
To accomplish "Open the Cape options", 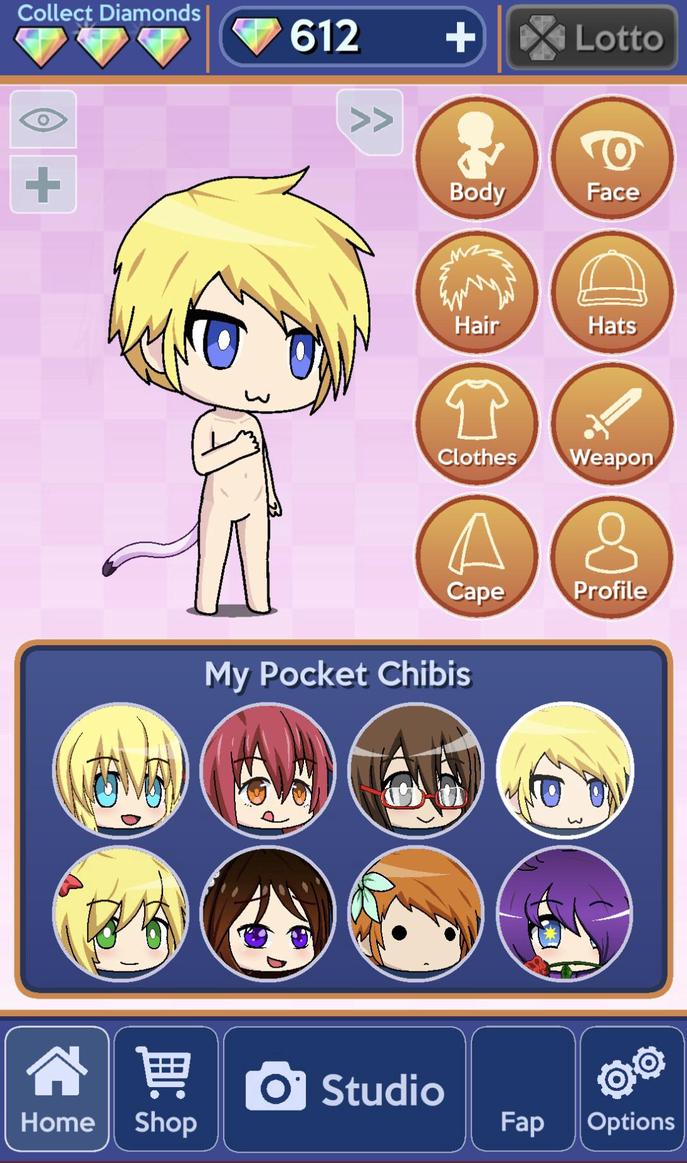I will click(x=476, y=557).
